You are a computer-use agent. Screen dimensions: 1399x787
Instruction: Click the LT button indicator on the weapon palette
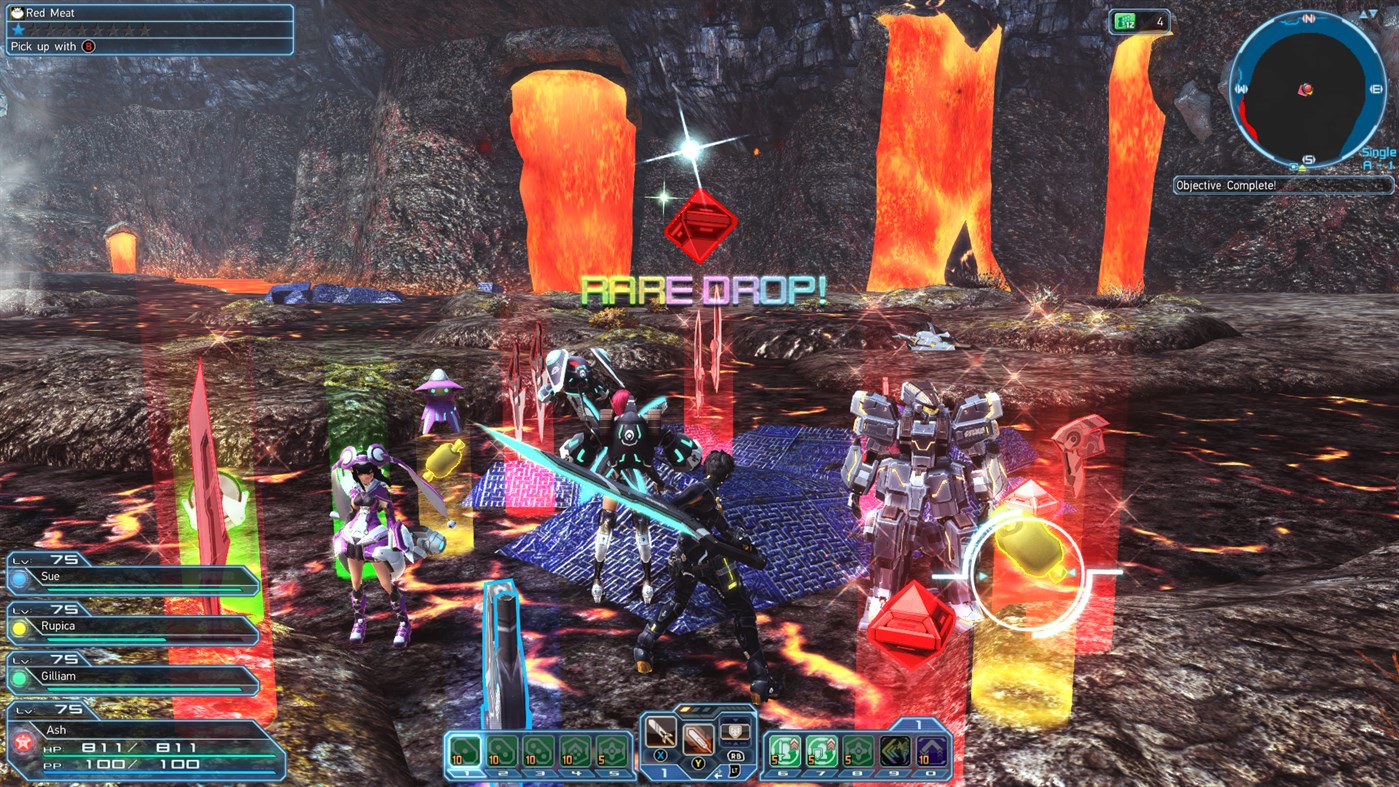coord(736,771)
